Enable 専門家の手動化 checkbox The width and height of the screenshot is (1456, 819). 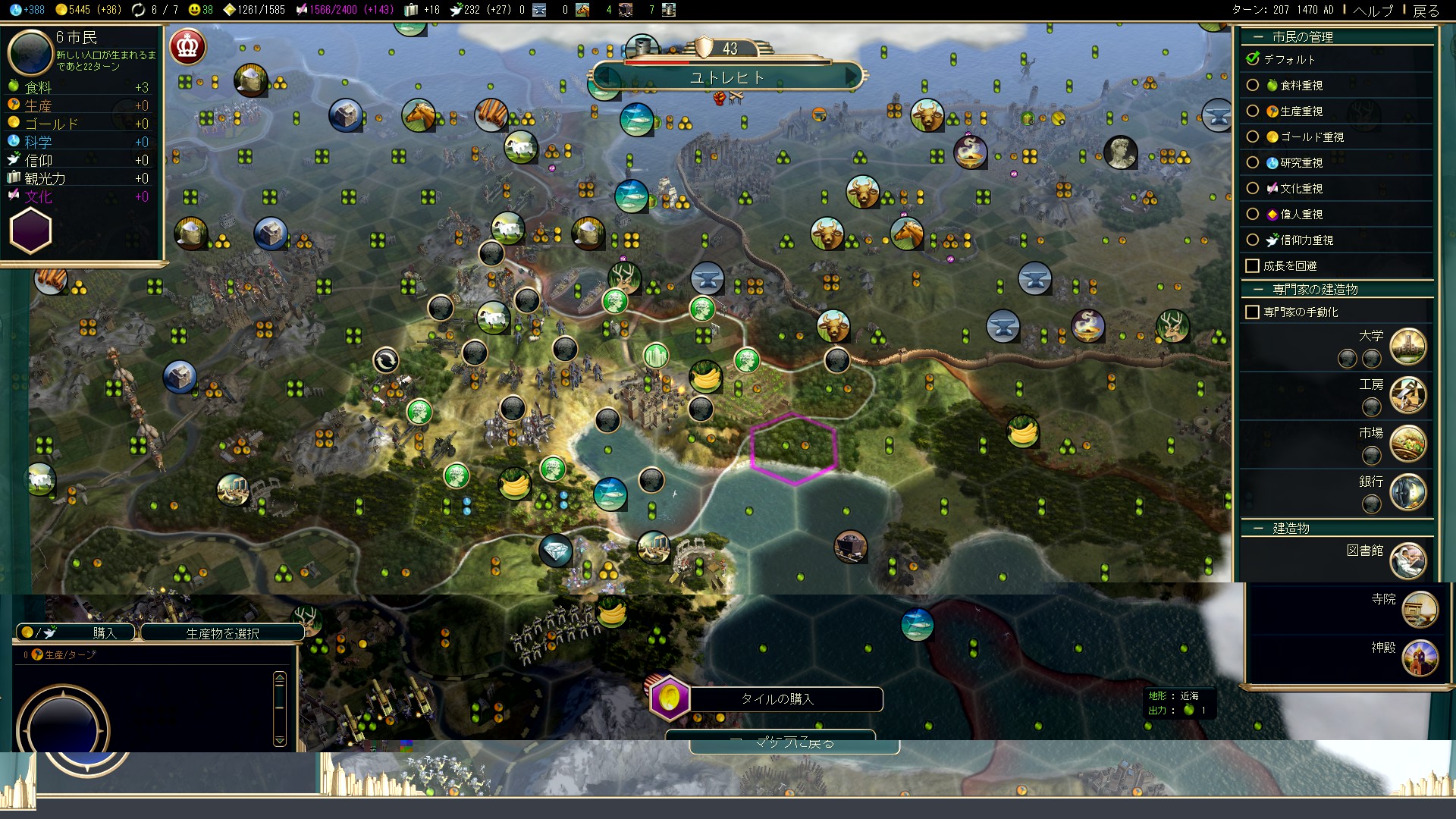point(1253,312)
